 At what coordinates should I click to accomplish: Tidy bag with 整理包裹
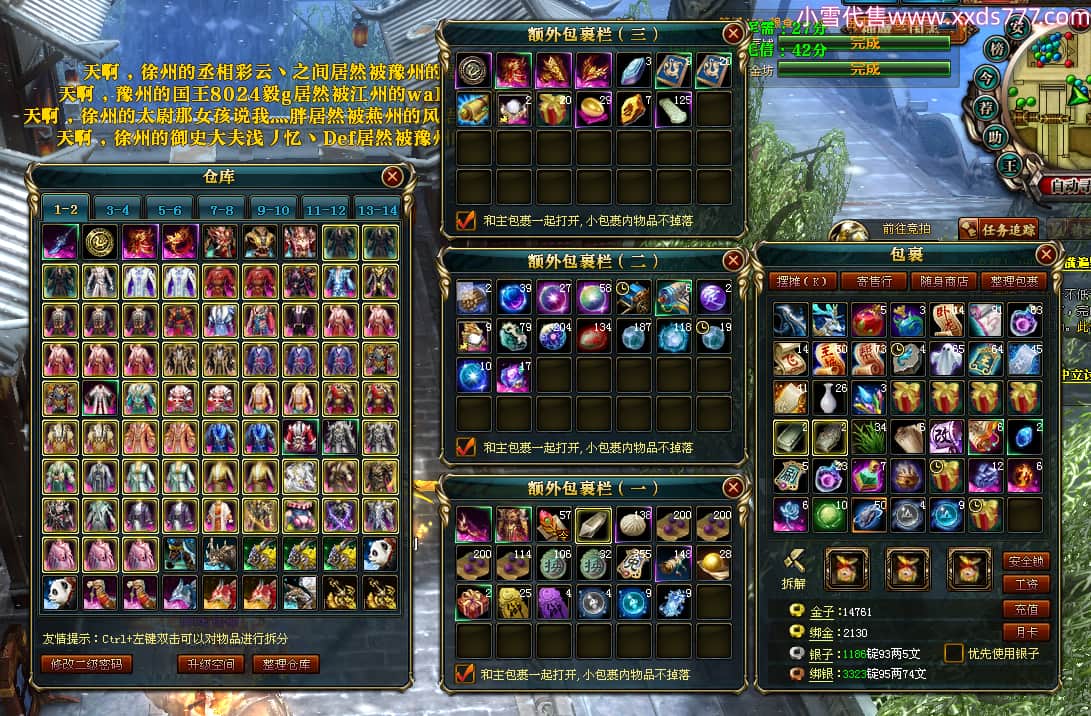point(1014,282)
